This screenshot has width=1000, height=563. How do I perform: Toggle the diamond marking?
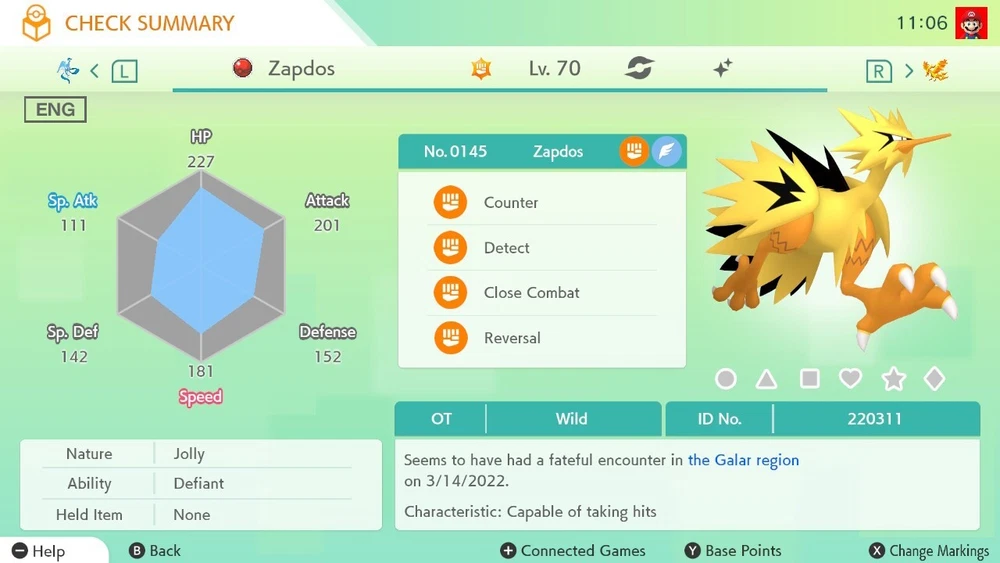934,379
